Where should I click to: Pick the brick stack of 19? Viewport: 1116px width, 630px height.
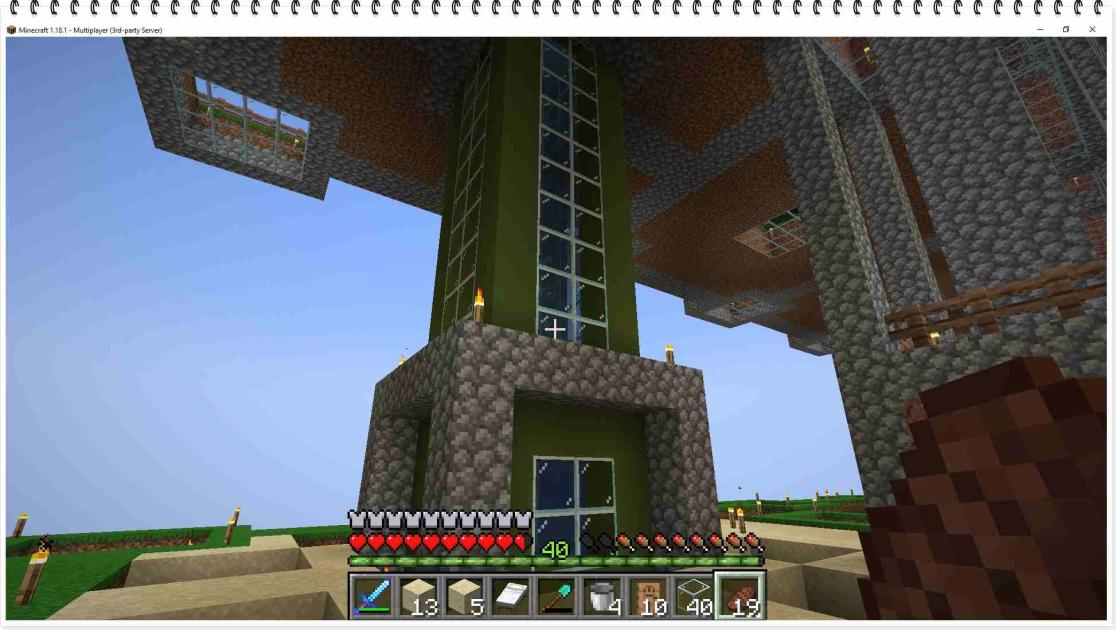739,597
